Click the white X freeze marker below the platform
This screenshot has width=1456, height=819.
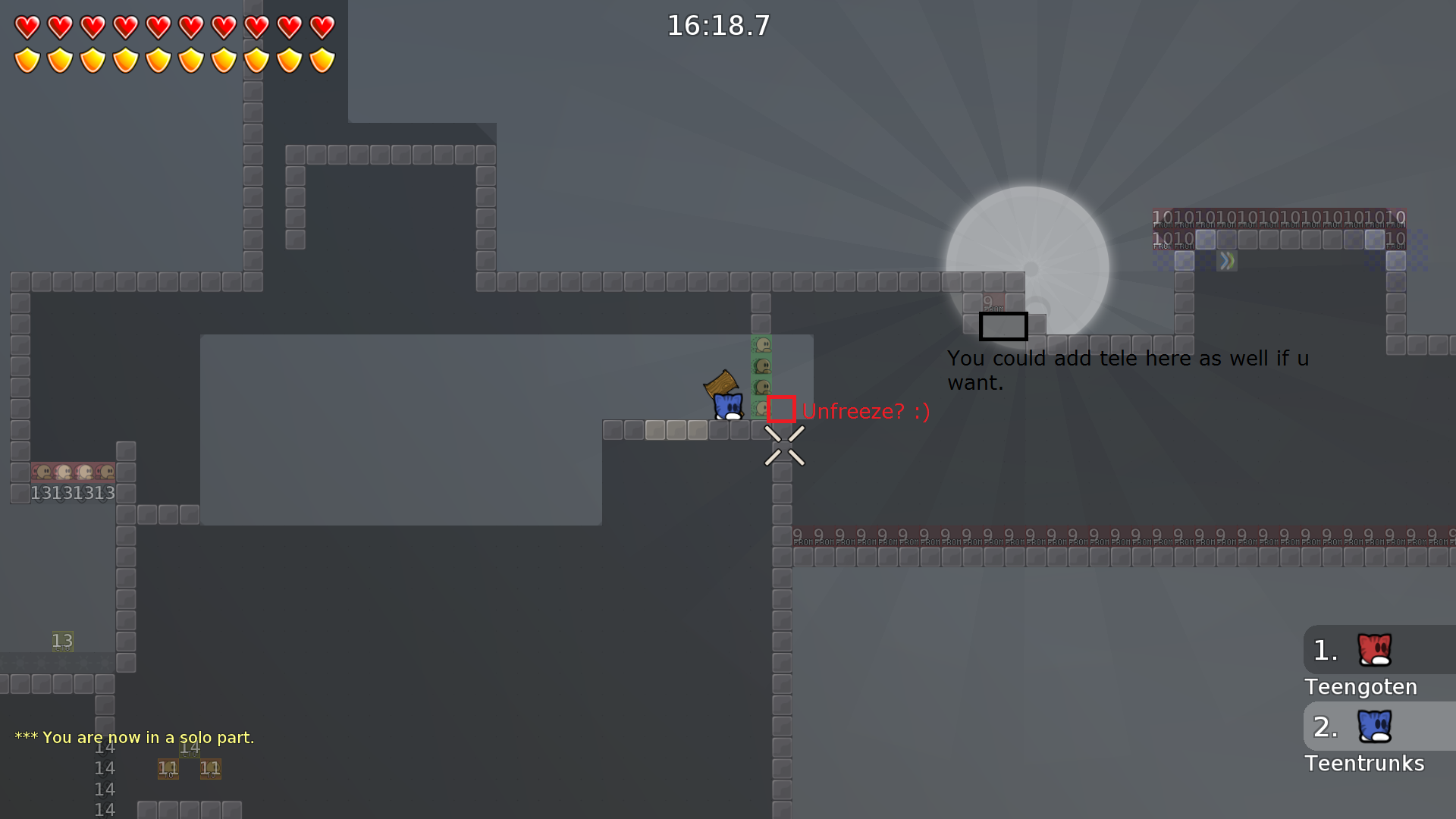(x=784, y=446)
